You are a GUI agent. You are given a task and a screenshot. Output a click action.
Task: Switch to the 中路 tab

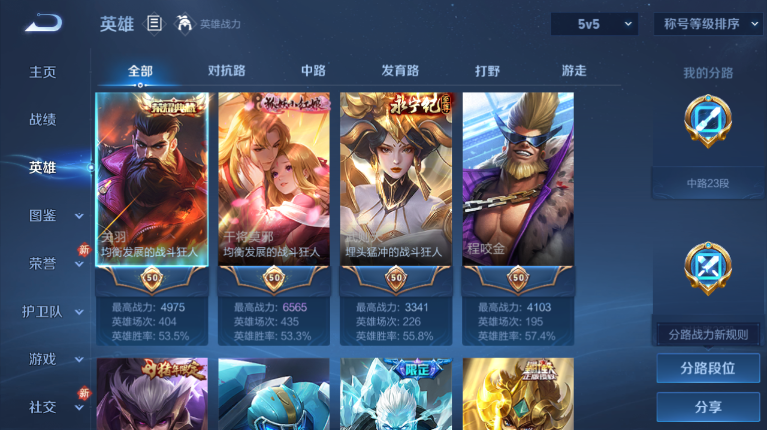313,71
